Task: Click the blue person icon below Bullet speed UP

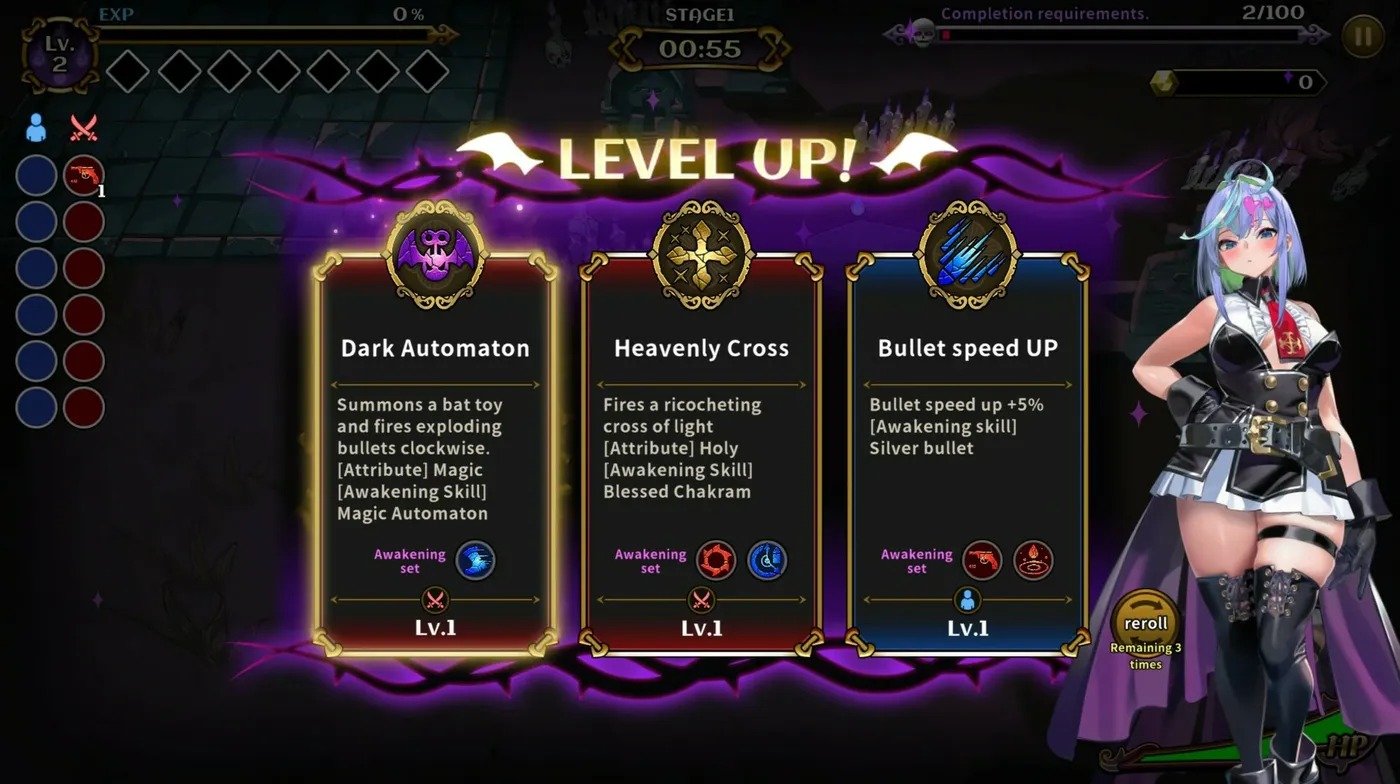Action: tap(968, 601)
